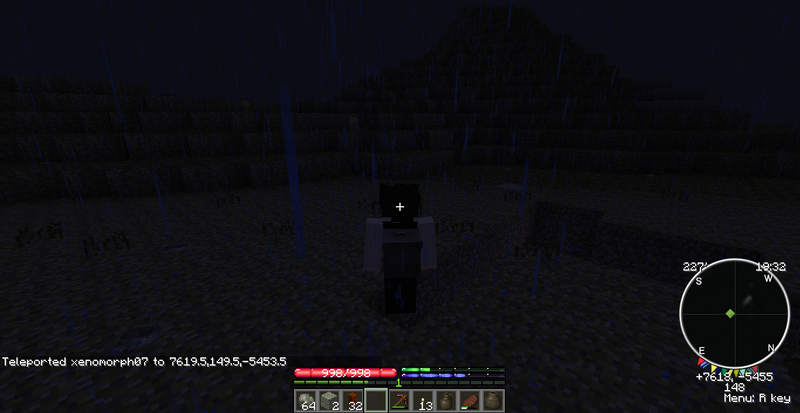This screenshot has width=800, height=413.
Task: Select the torch stack of 13
Action: coord(422,401)
